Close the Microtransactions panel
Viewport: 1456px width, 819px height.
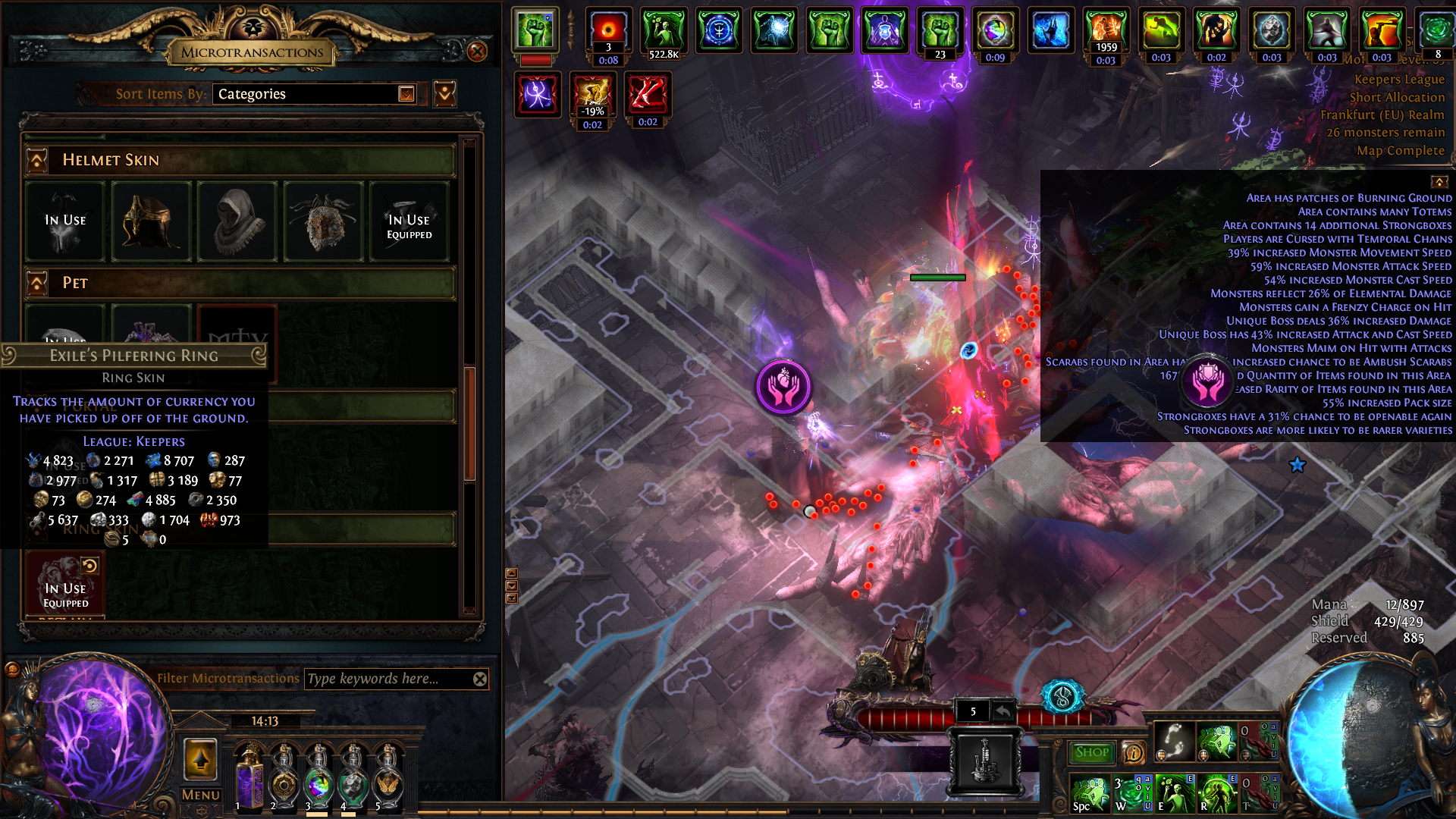(477, 52)
